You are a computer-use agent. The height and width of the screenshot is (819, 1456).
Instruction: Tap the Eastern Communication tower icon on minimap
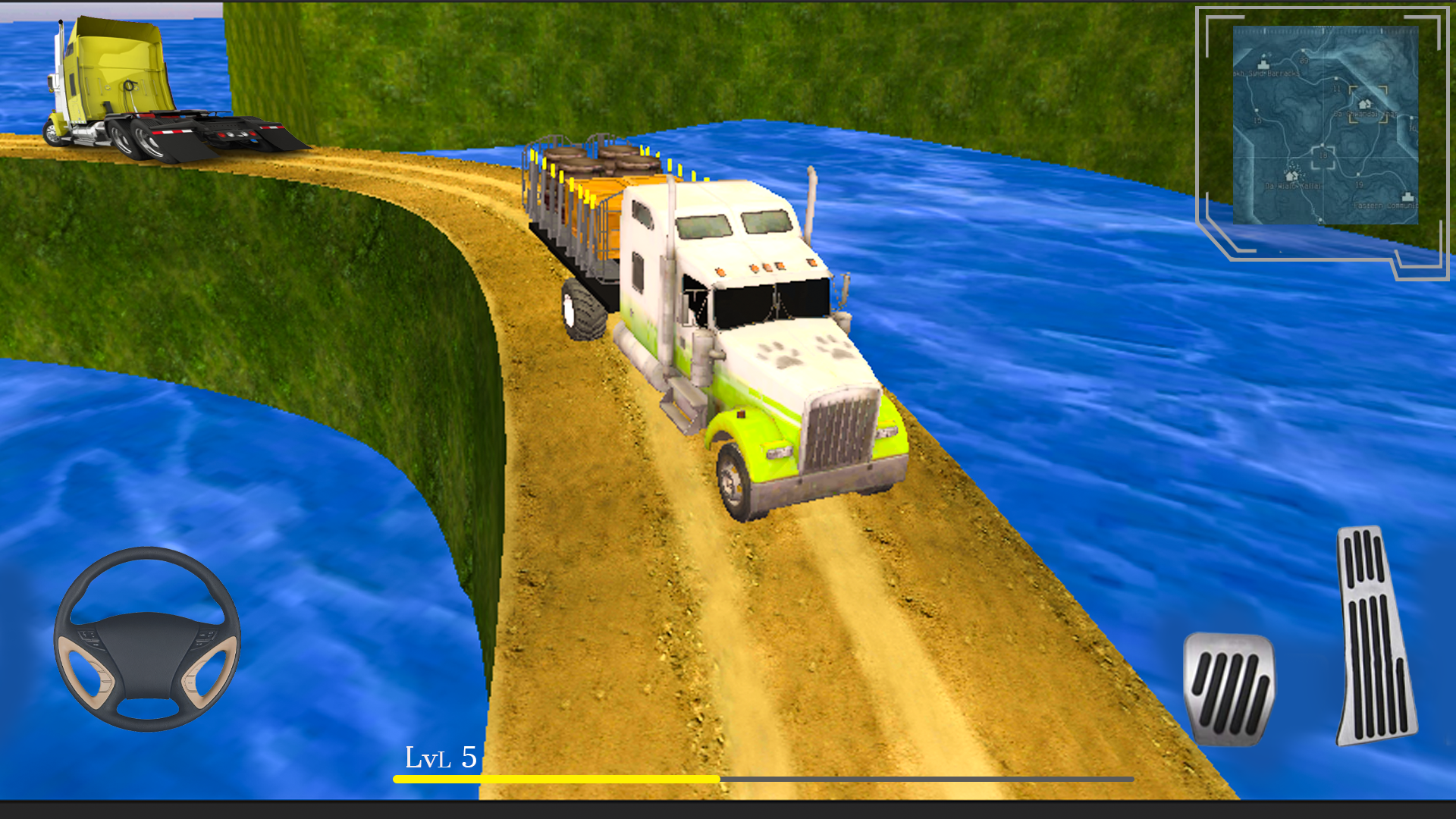coord(1407,196)
